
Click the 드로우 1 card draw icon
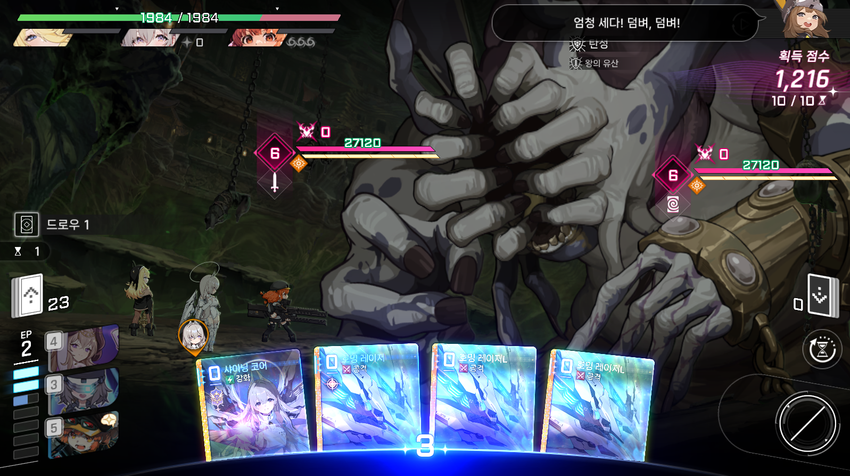point(27,225)
